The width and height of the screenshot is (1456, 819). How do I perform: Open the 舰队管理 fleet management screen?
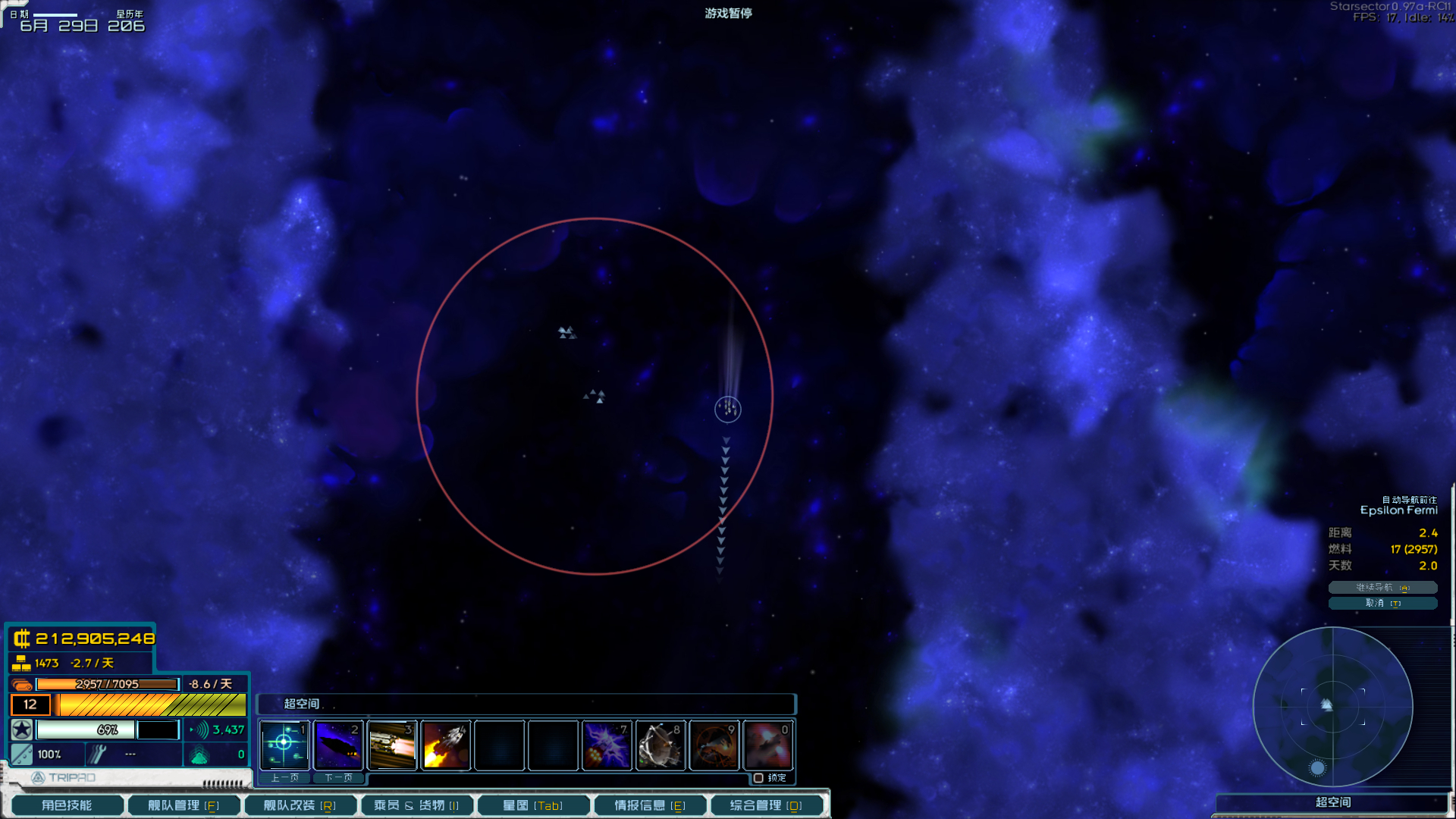tap(184, 805)
